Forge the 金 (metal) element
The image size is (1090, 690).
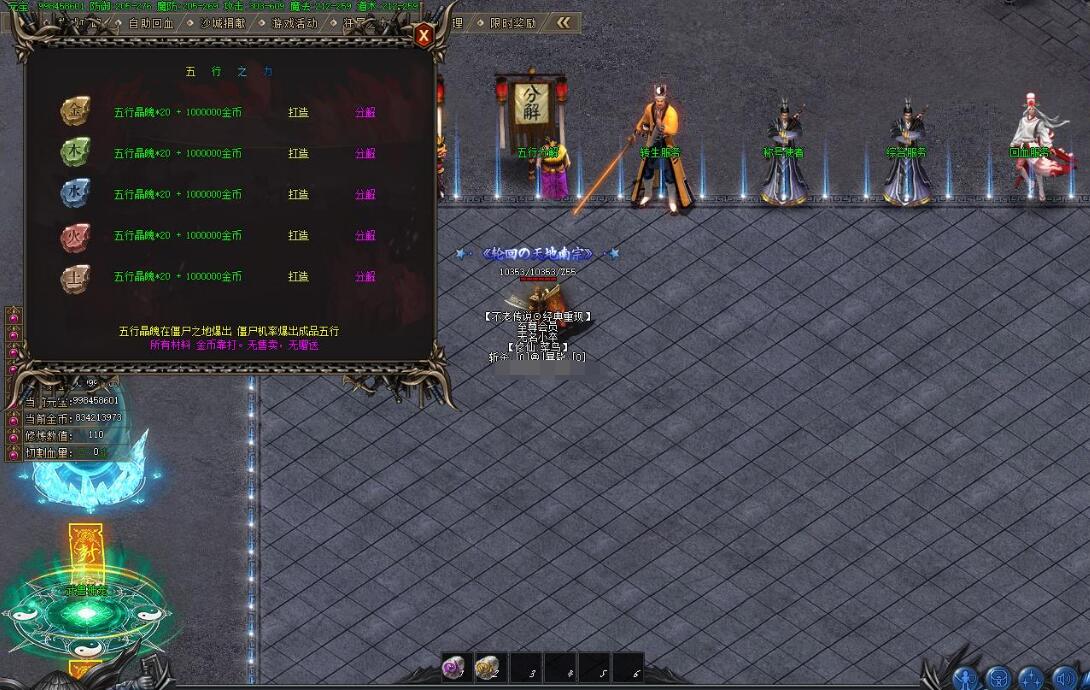coord(298,112)
